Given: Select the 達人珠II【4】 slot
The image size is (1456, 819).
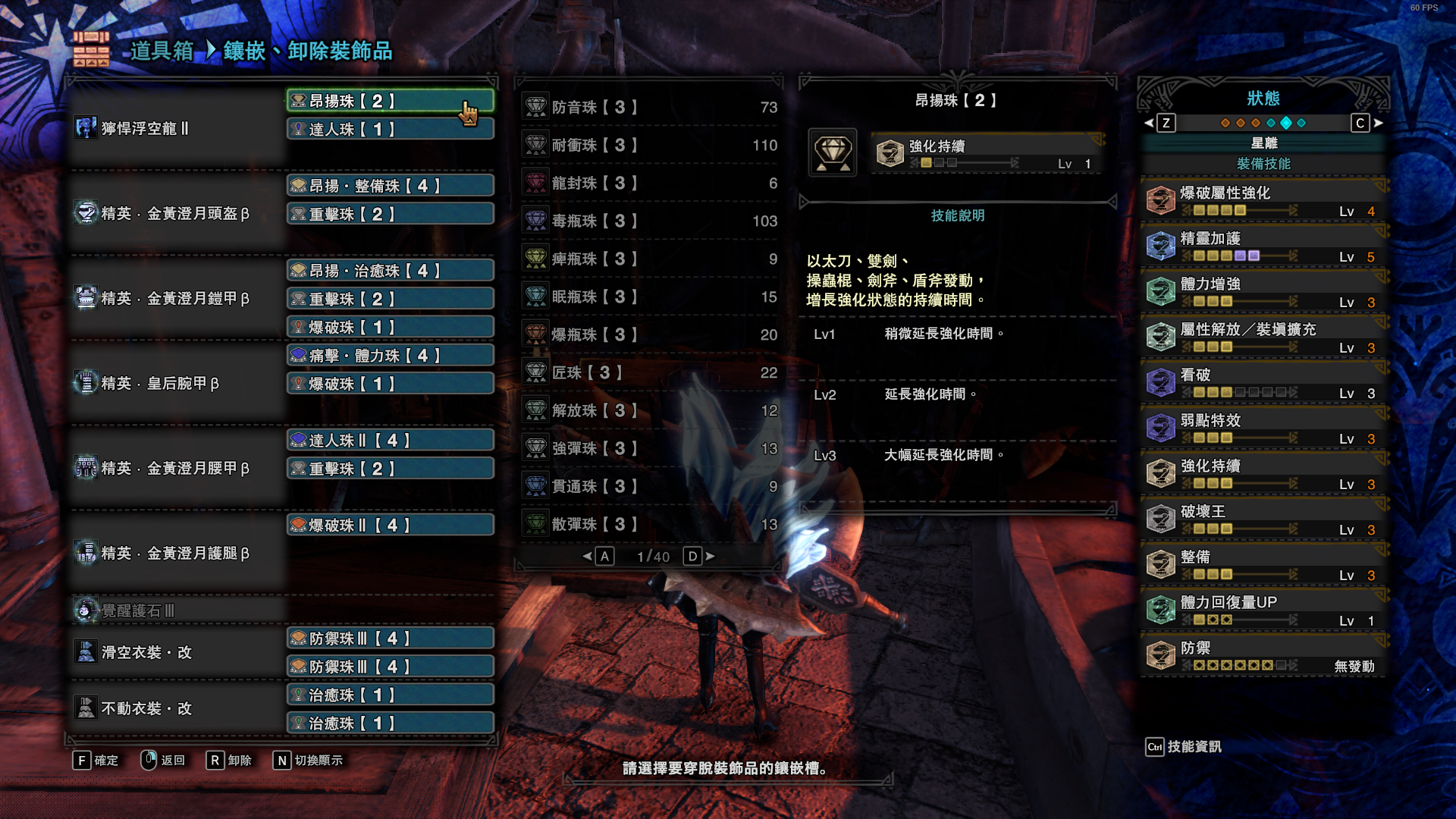Looking at the screenshot, I should 390,441.
